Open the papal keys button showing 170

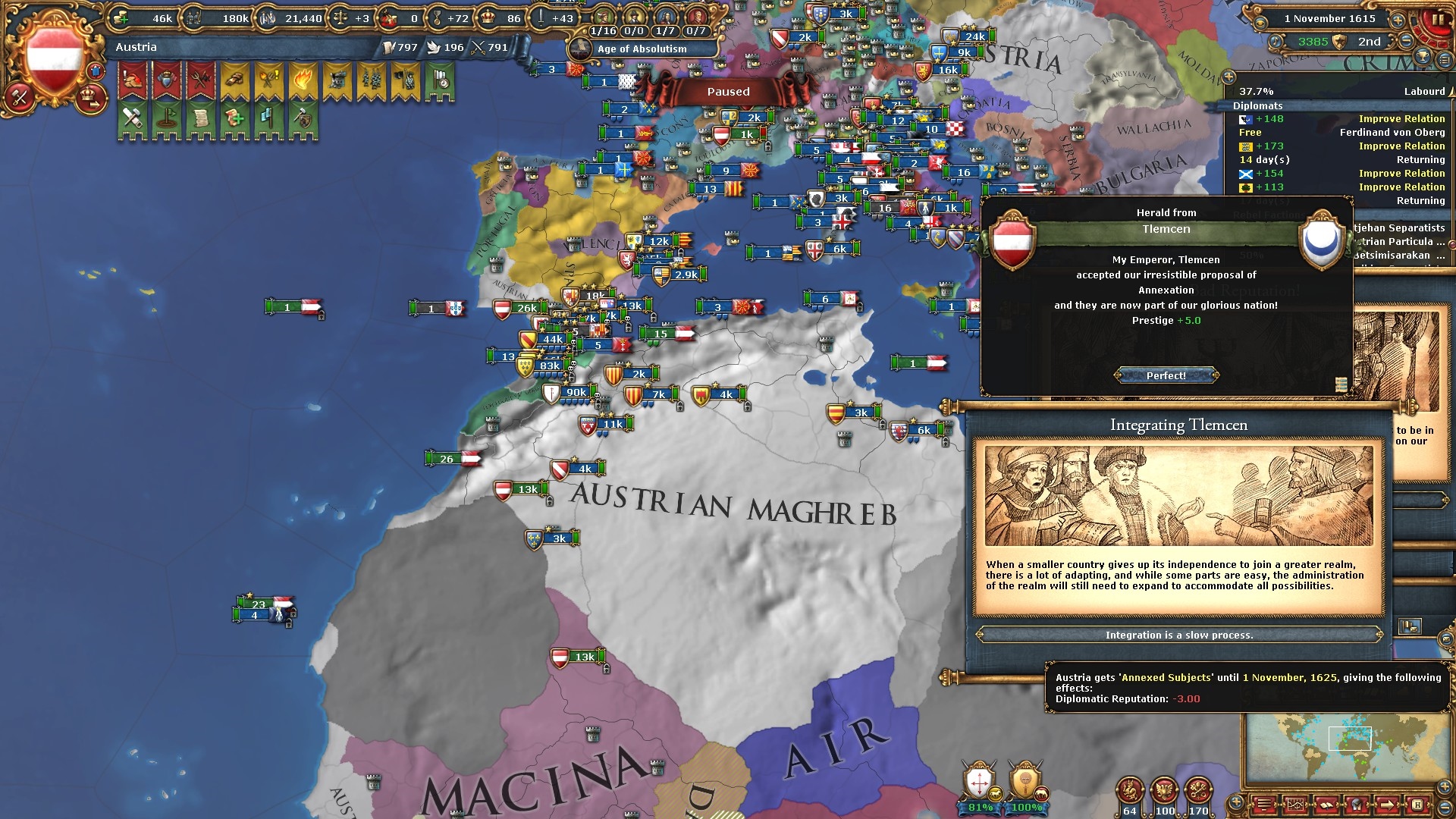click(x=1198, y=792)
